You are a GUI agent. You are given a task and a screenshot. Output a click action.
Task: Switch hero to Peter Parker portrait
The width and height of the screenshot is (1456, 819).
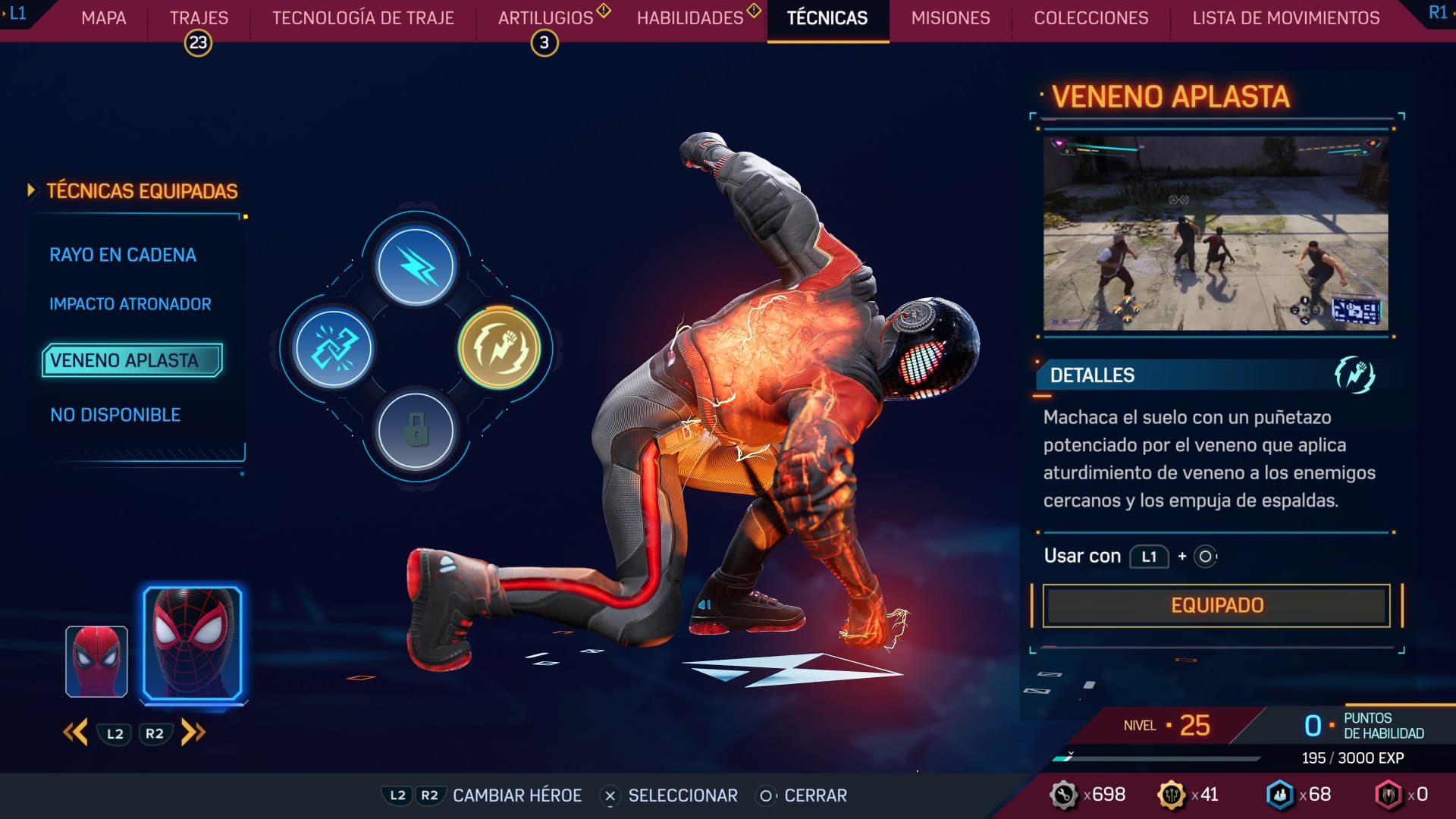point(96,661)
